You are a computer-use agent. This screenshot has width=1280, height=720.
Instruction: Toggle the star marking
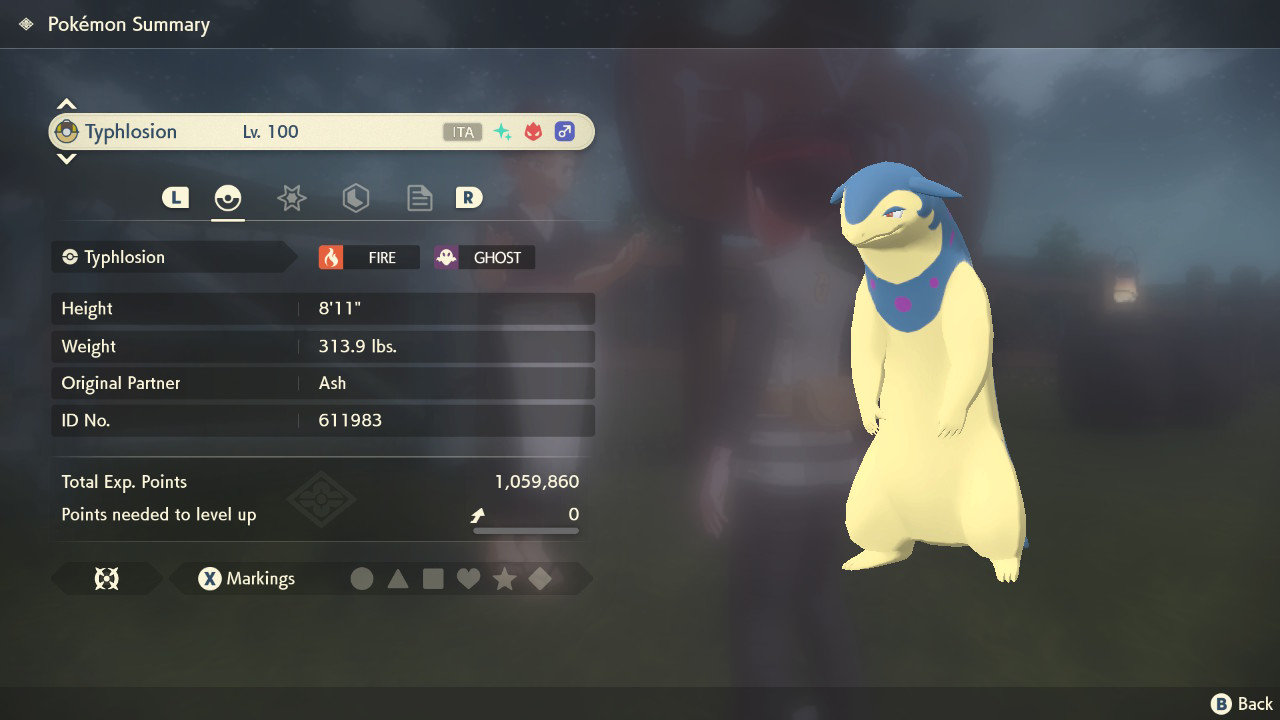tap(504, 578)
